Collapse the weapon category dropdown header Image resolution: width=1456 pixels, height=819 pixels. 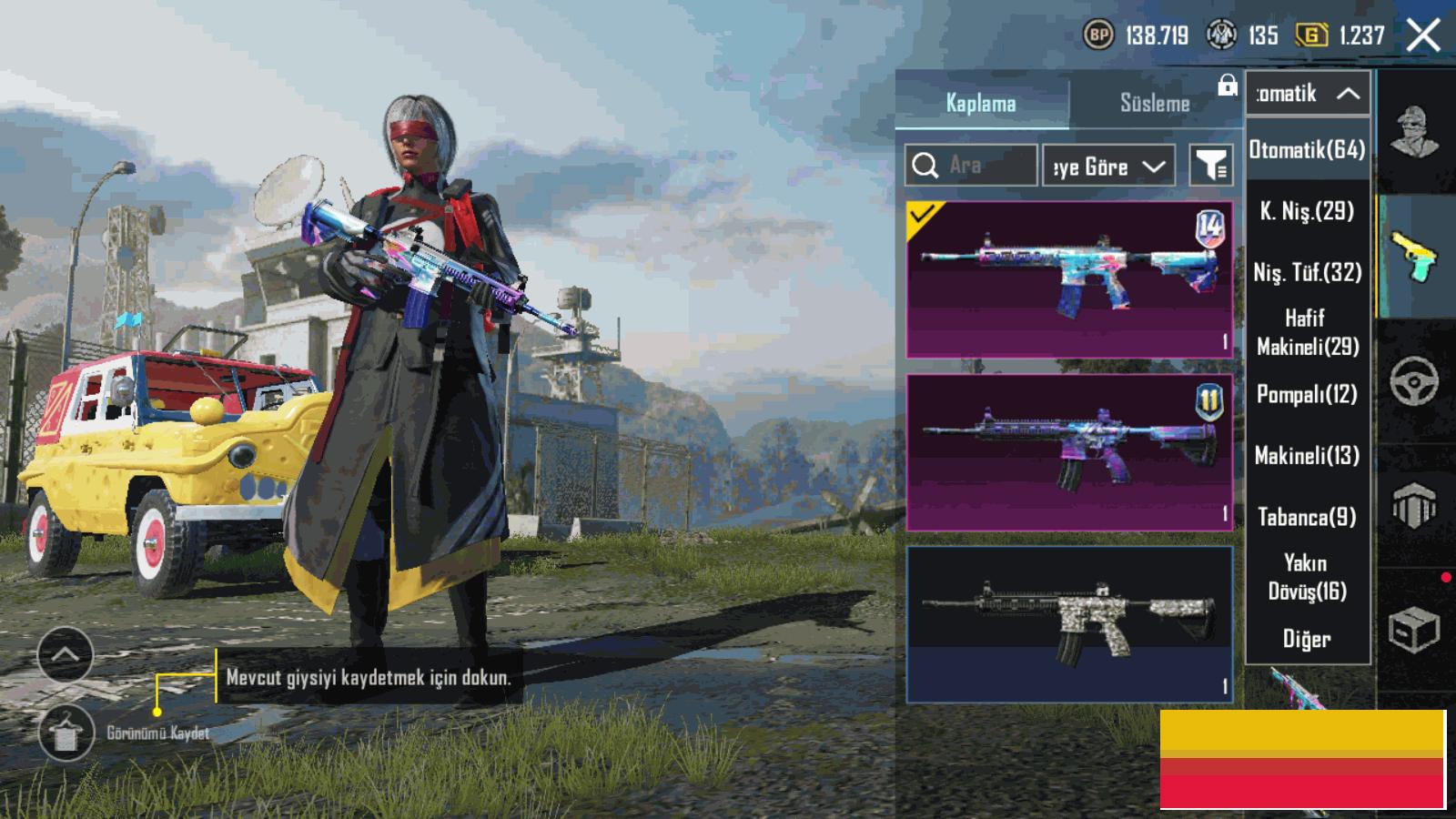click(1308, 93)
